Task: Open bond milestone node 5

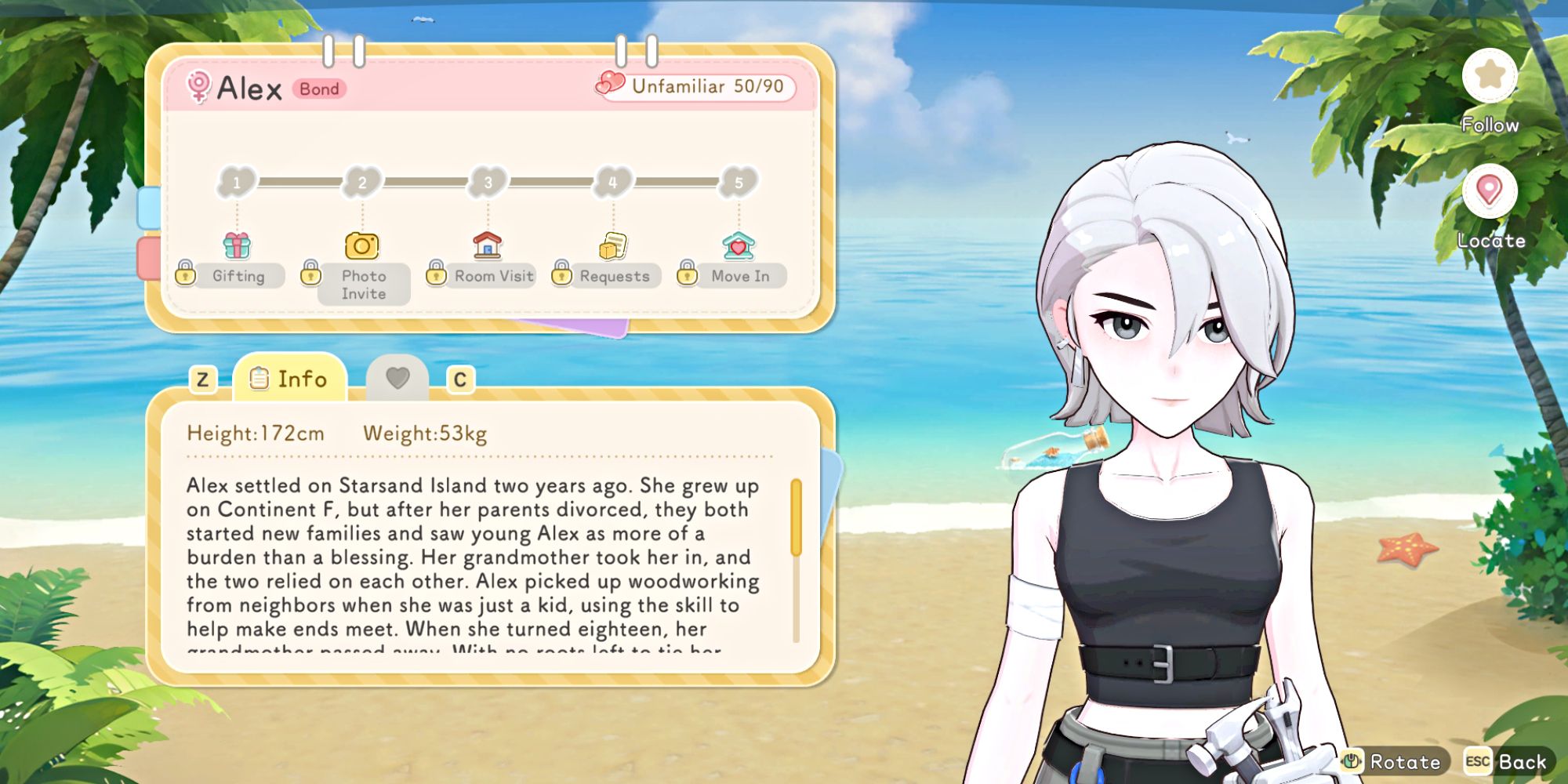Action: pos(737,182)
